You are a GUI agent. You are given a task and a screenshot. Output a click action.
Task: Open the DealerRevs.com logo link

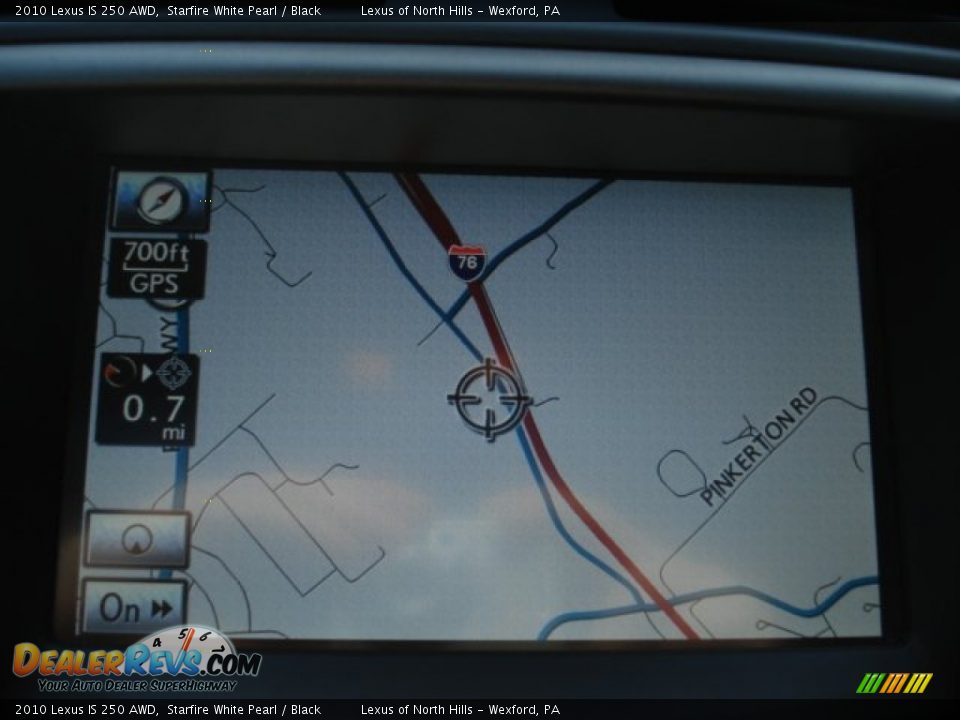click(137, 662)
